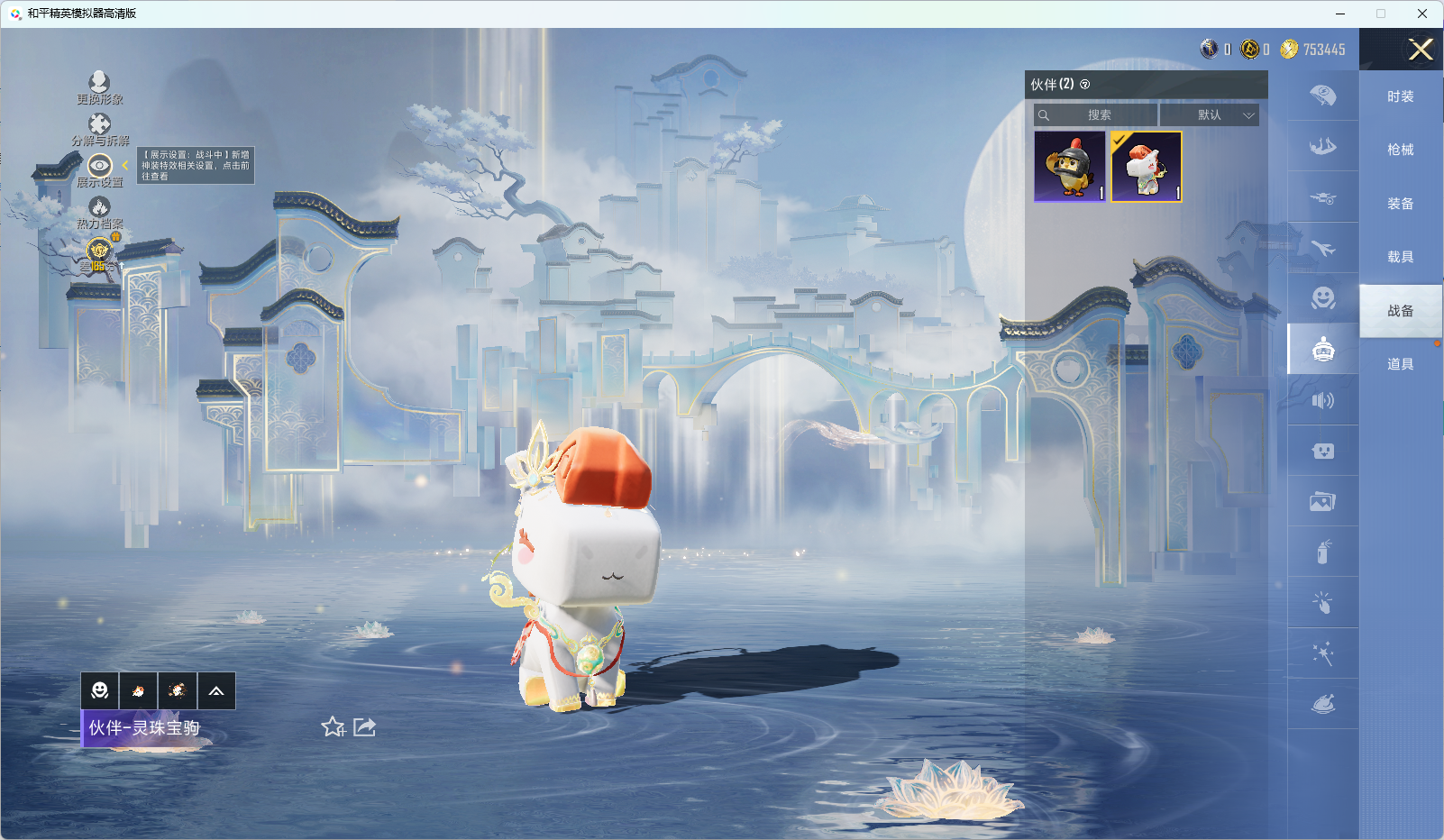Click the 更换形象 icon
1444x840 pixels.
pos(99,83)
